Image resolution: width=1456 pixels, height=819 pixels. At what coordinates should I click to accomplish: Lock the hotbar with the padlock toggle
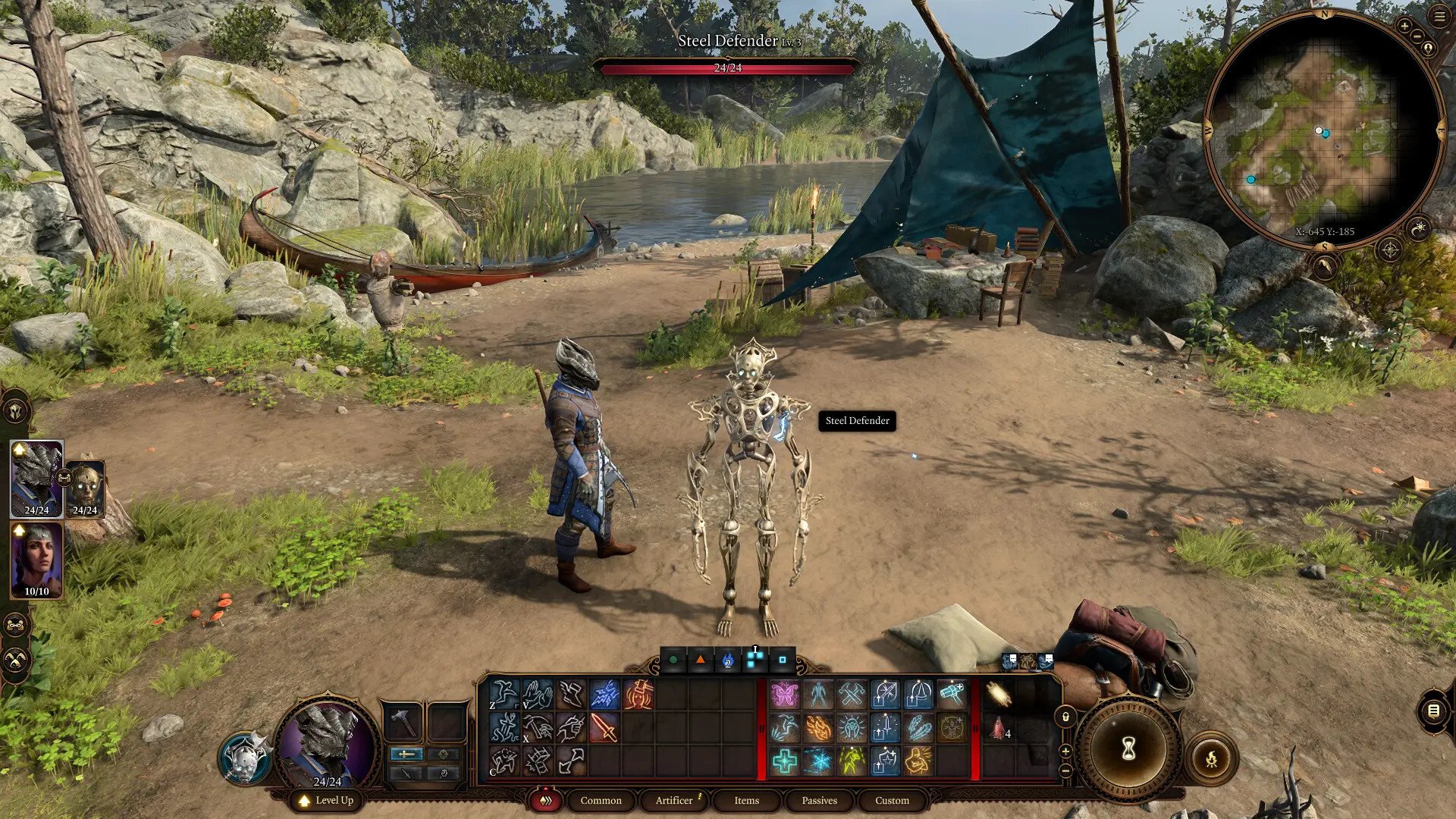pos(1065,717)
